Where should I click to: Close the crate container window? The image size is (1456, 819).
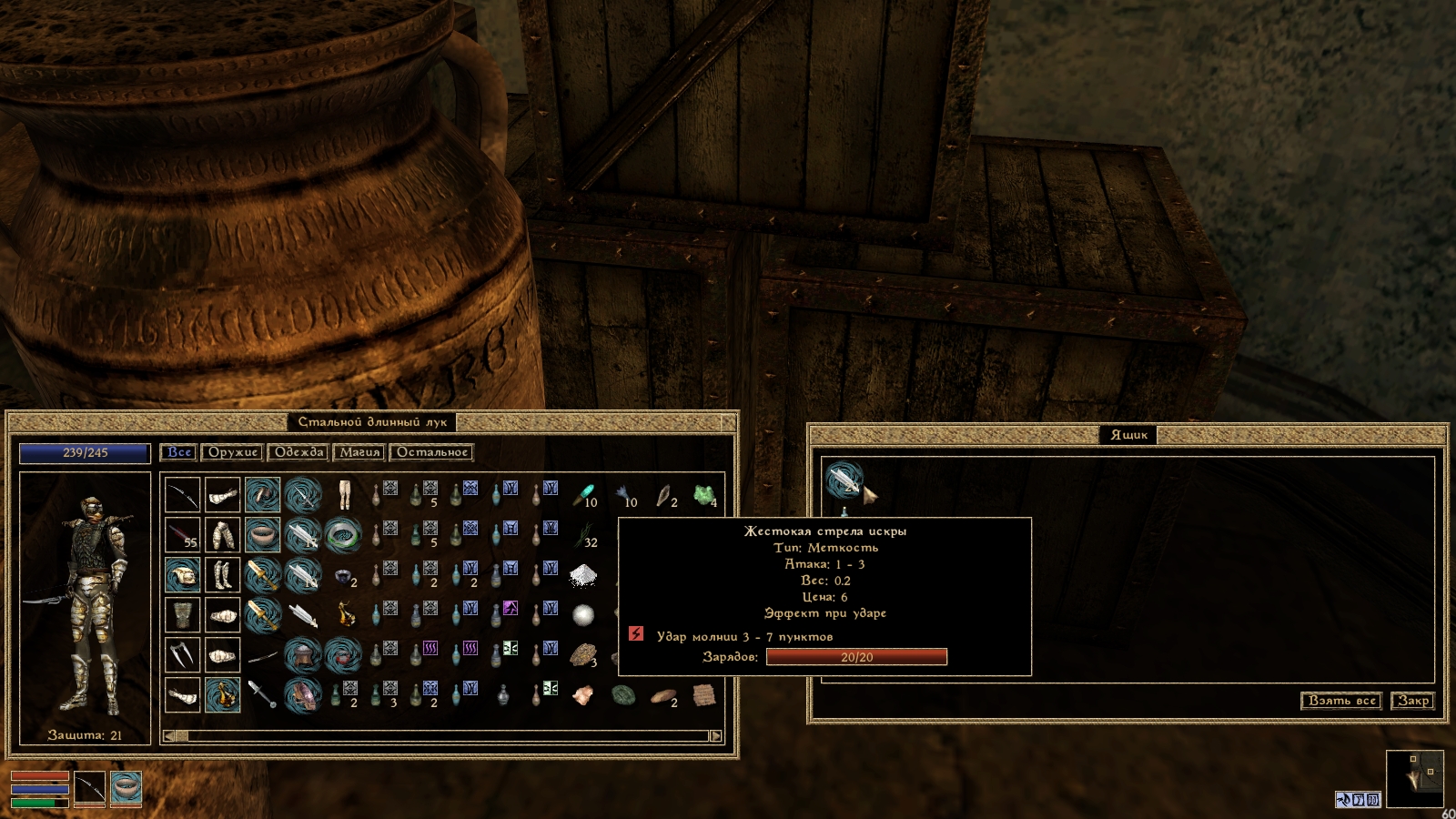point(1413,701)
